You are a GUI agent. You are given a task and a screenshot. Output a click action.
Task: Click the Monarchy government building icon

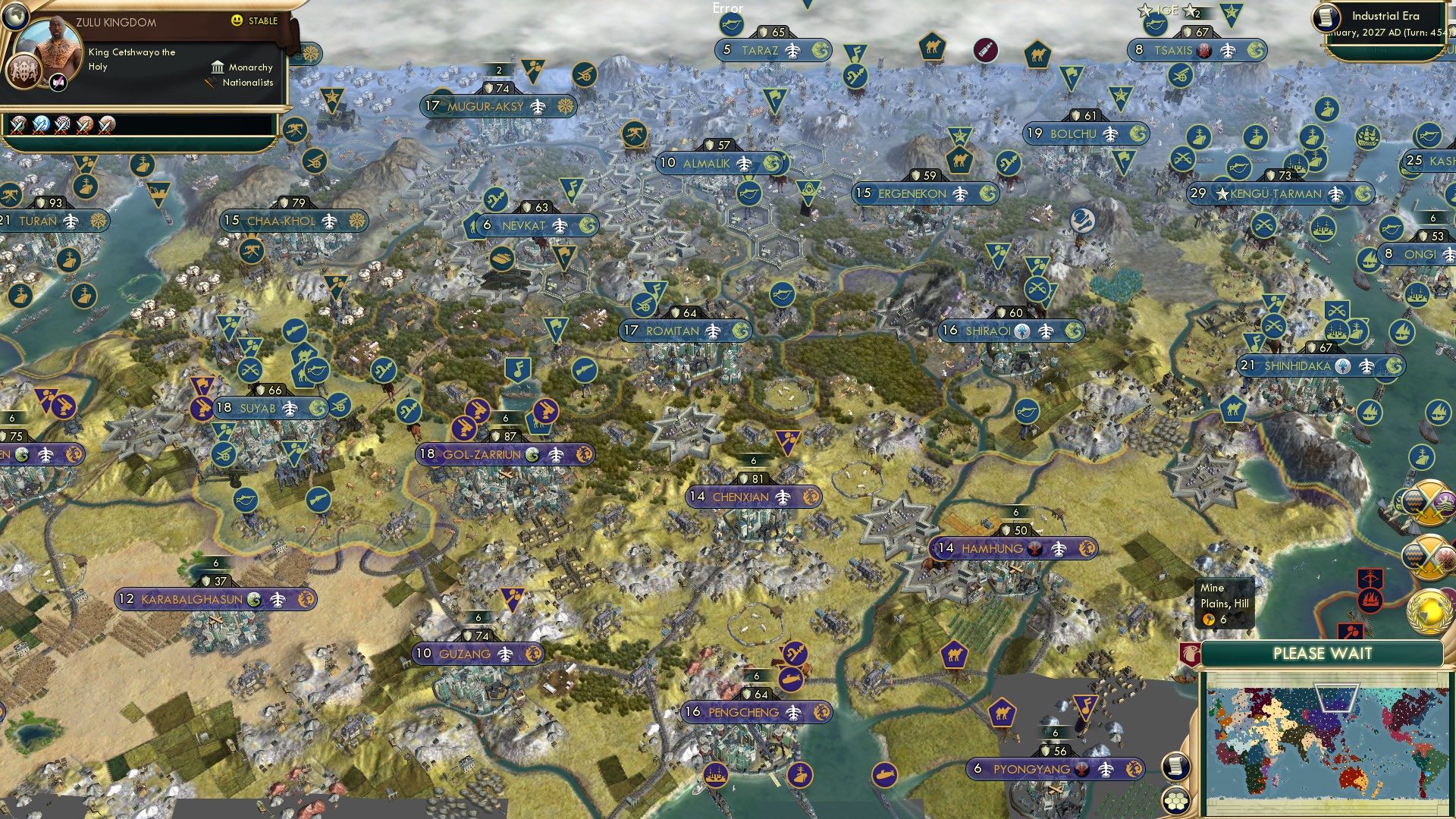click(x=218, y=67)
